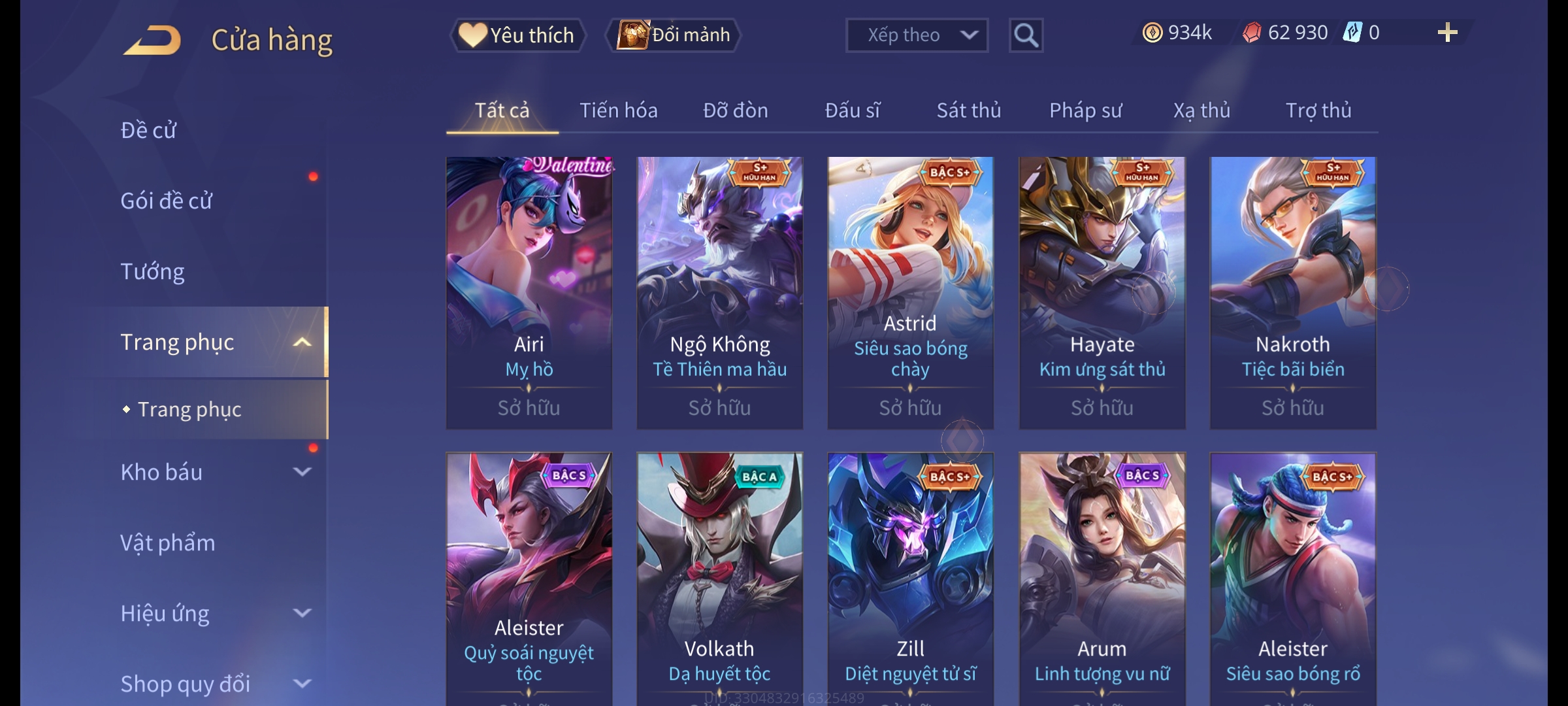Pick the Nakroth Tiệc bãi biển skin
The width and height of the screenshot is (1568, 706).
click(1292, 292)
